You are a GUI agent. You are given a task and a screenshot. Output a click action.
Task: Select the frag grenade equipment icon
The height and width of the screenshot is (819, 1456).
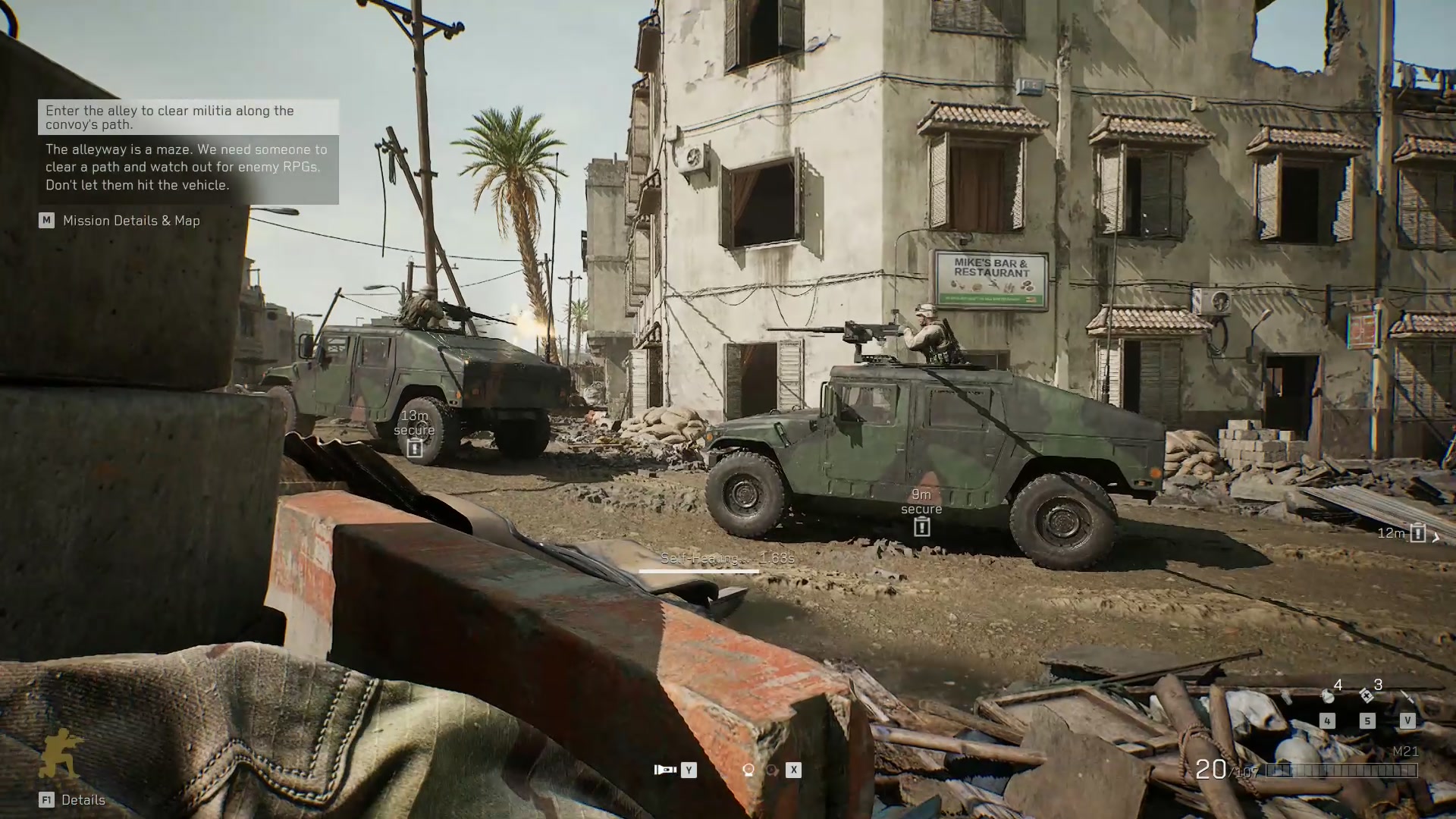1327,695
